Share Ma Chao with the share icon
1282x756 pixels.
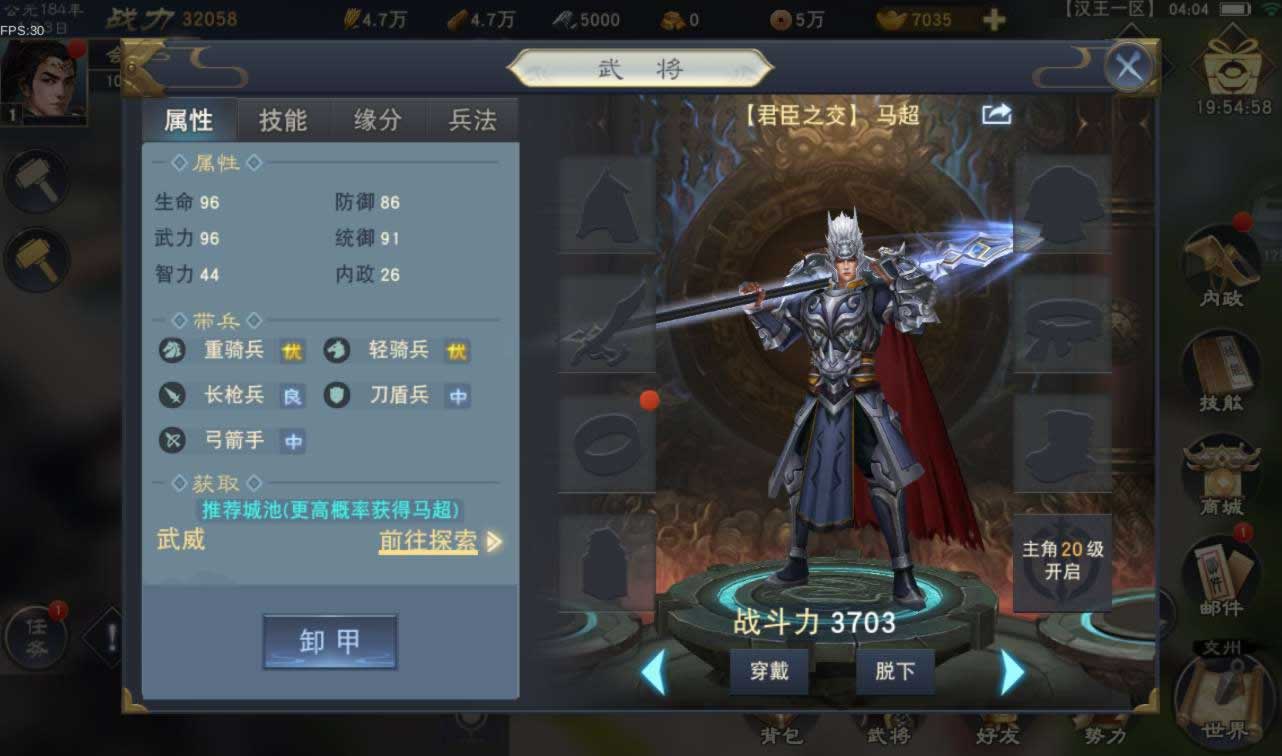997,115
